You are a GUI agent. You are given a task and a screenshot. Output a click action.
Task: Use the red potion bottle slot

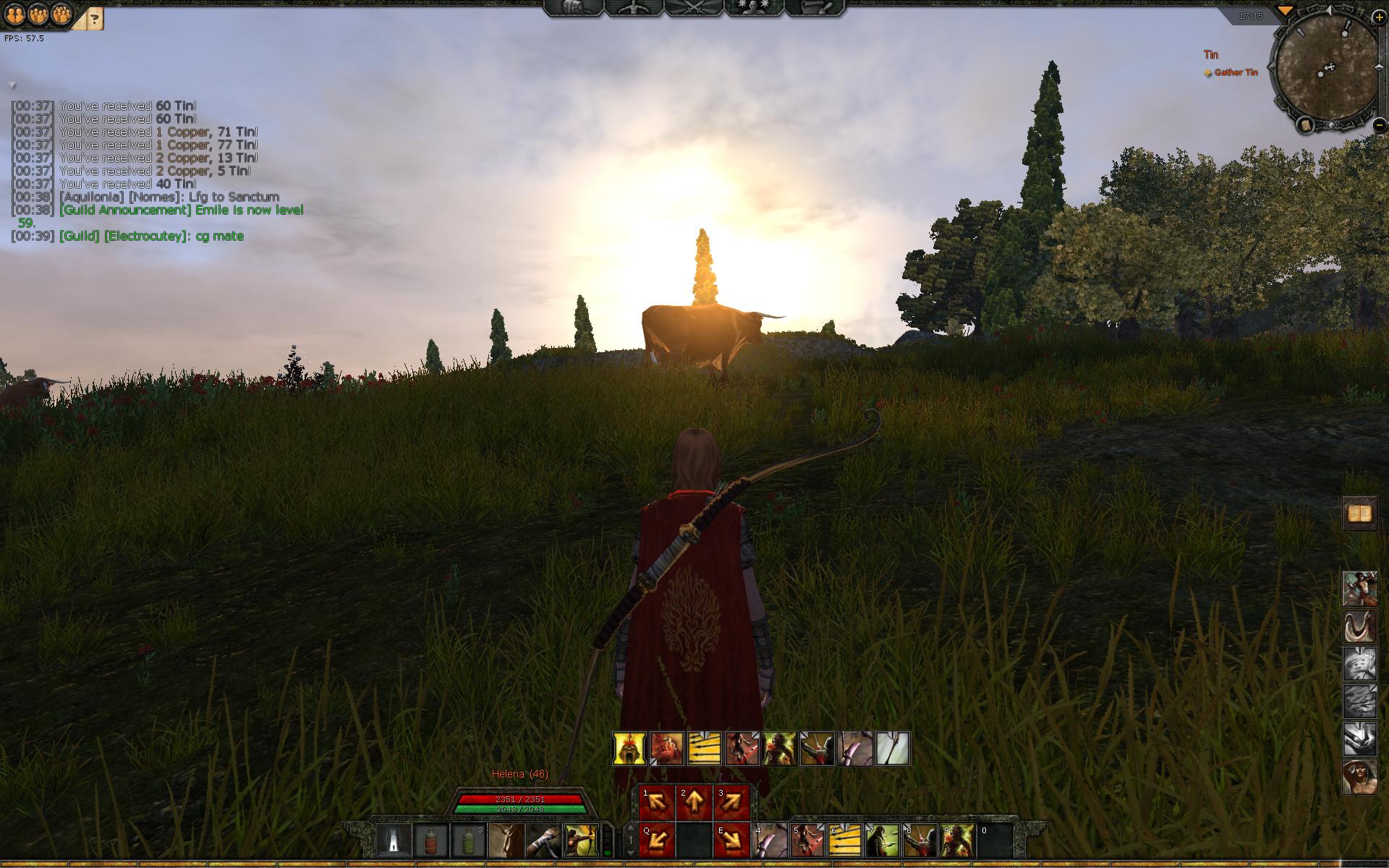(432, 841)
